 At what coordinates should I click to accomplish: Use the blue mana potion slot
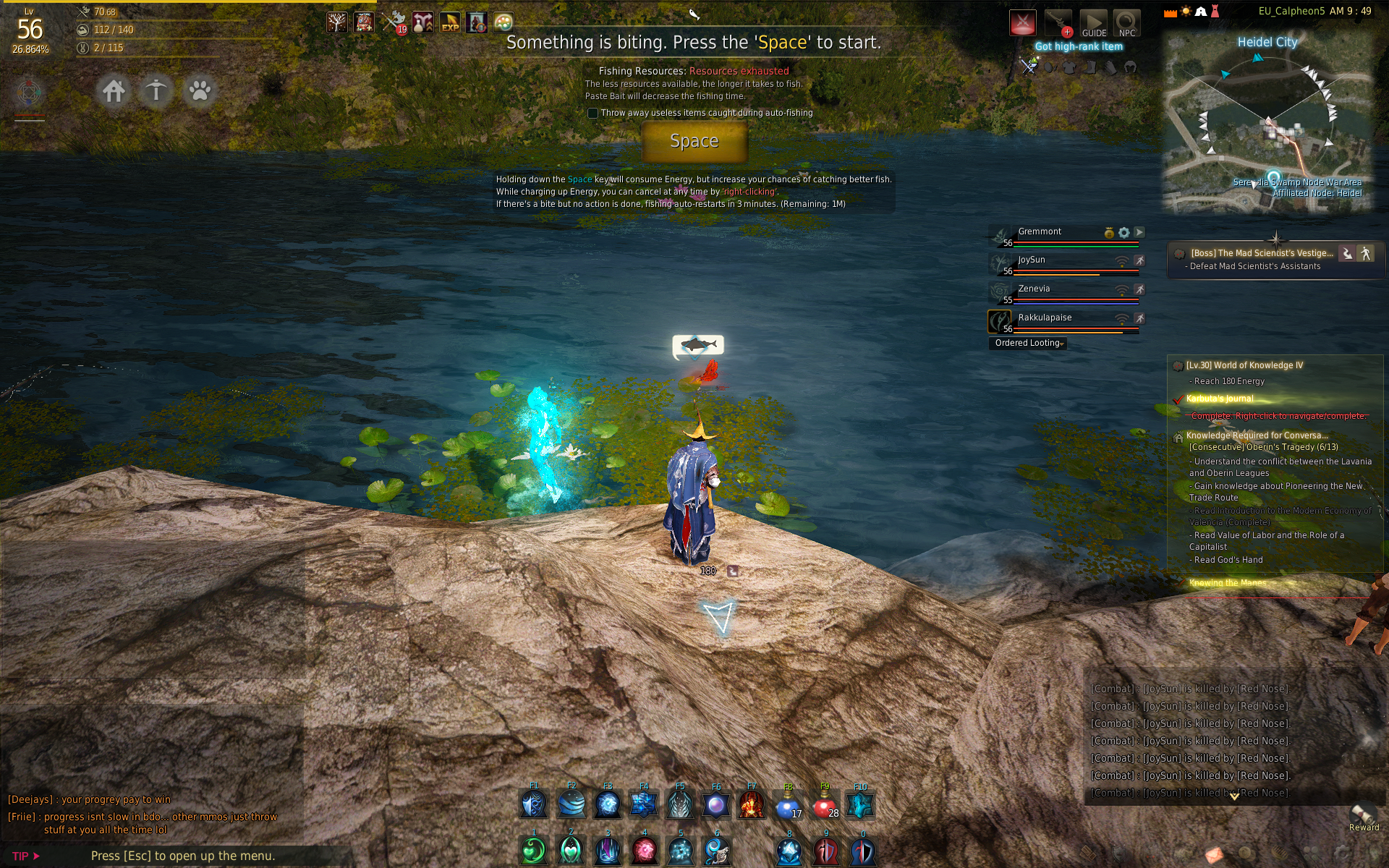pyautogui.click(x=788, y=804)
